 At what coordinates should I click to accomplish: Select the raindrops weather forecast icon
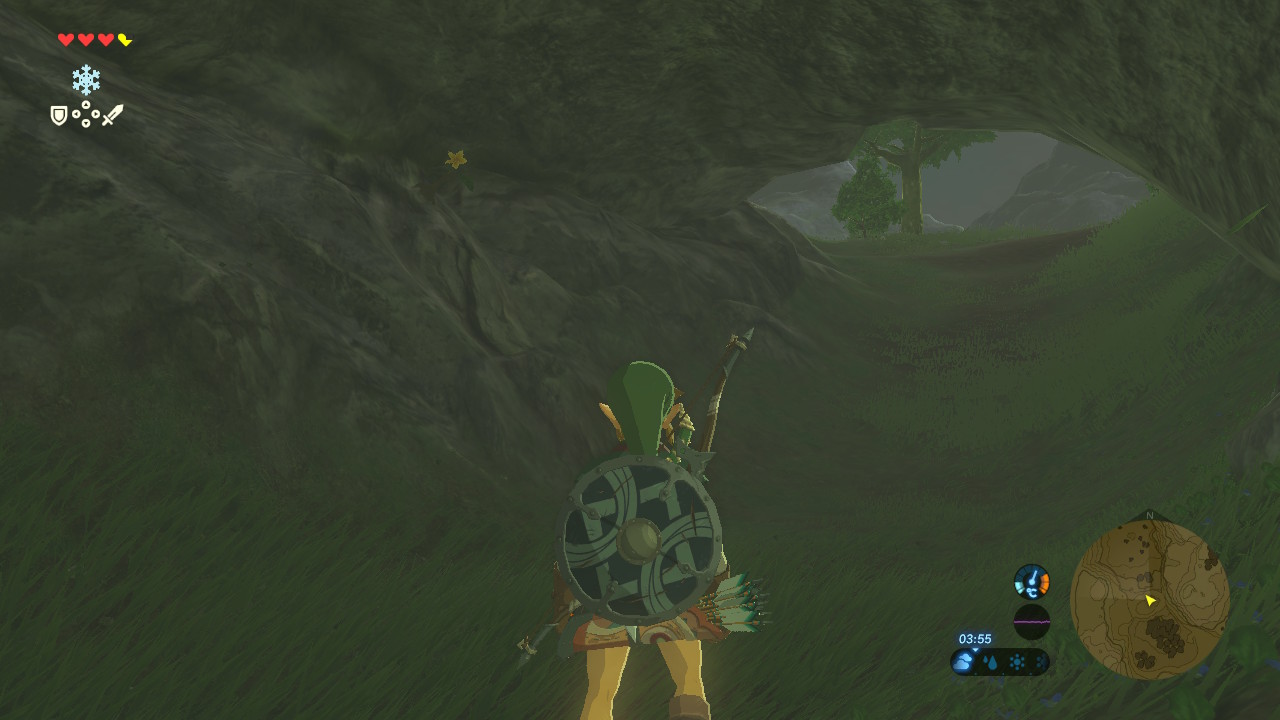coord(990,662)
